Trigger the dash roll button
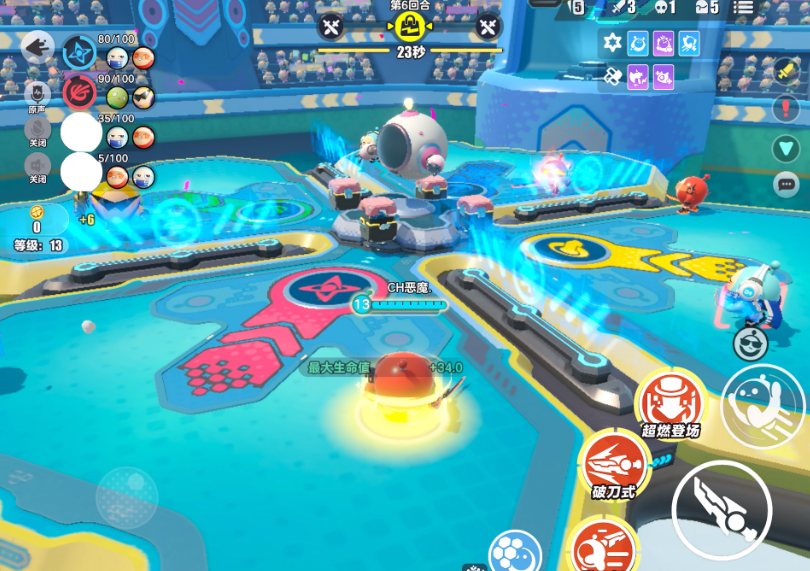This screenshot has height=571, width=810. pos(762,403)
